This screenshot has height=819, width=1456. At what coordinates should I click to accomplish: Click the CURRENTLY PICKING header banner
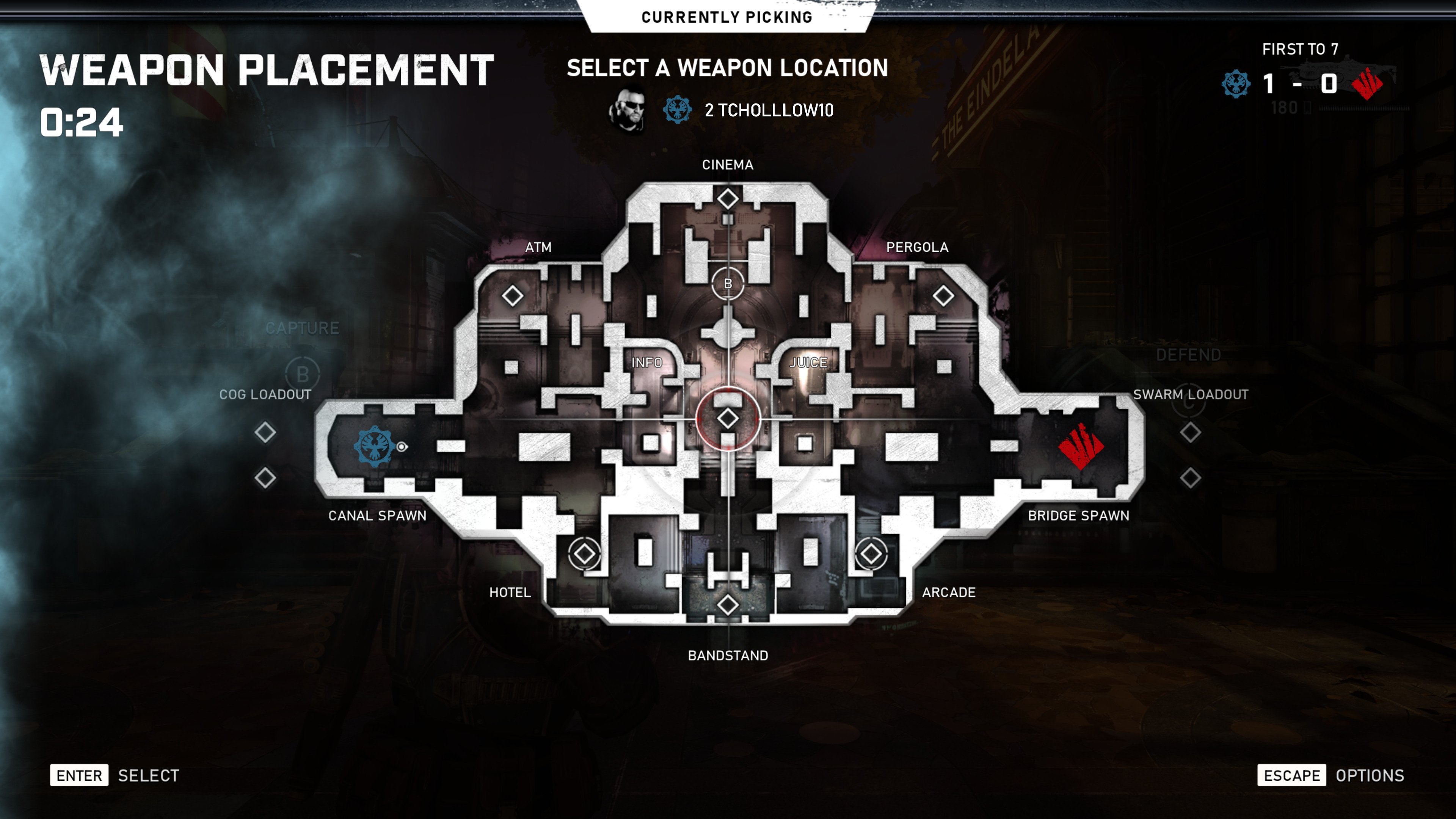coord(728,16)
